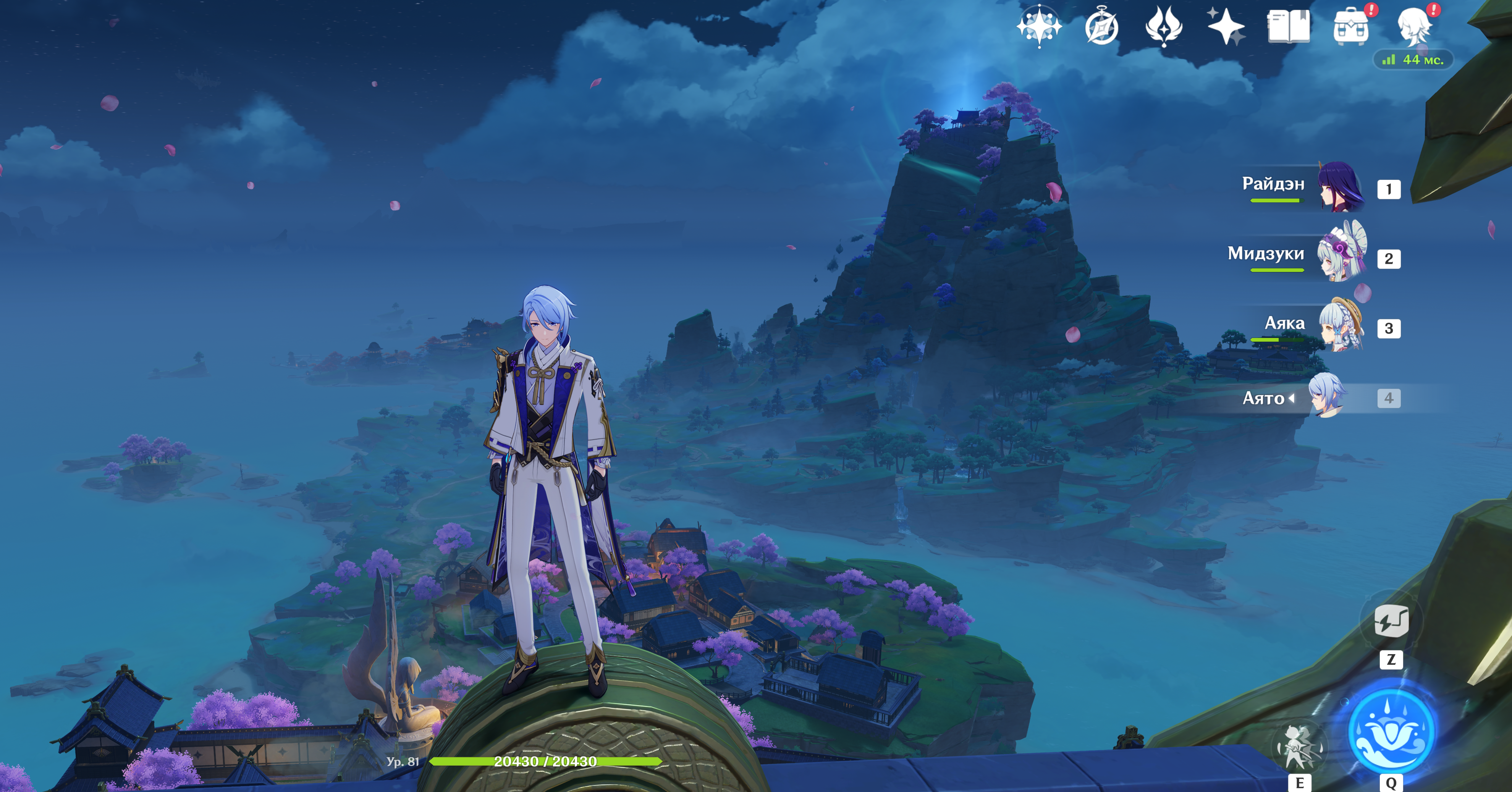Switch to party member Райдэн
Viewport: 1512px width, 792px height.
tap(1342, 188)
